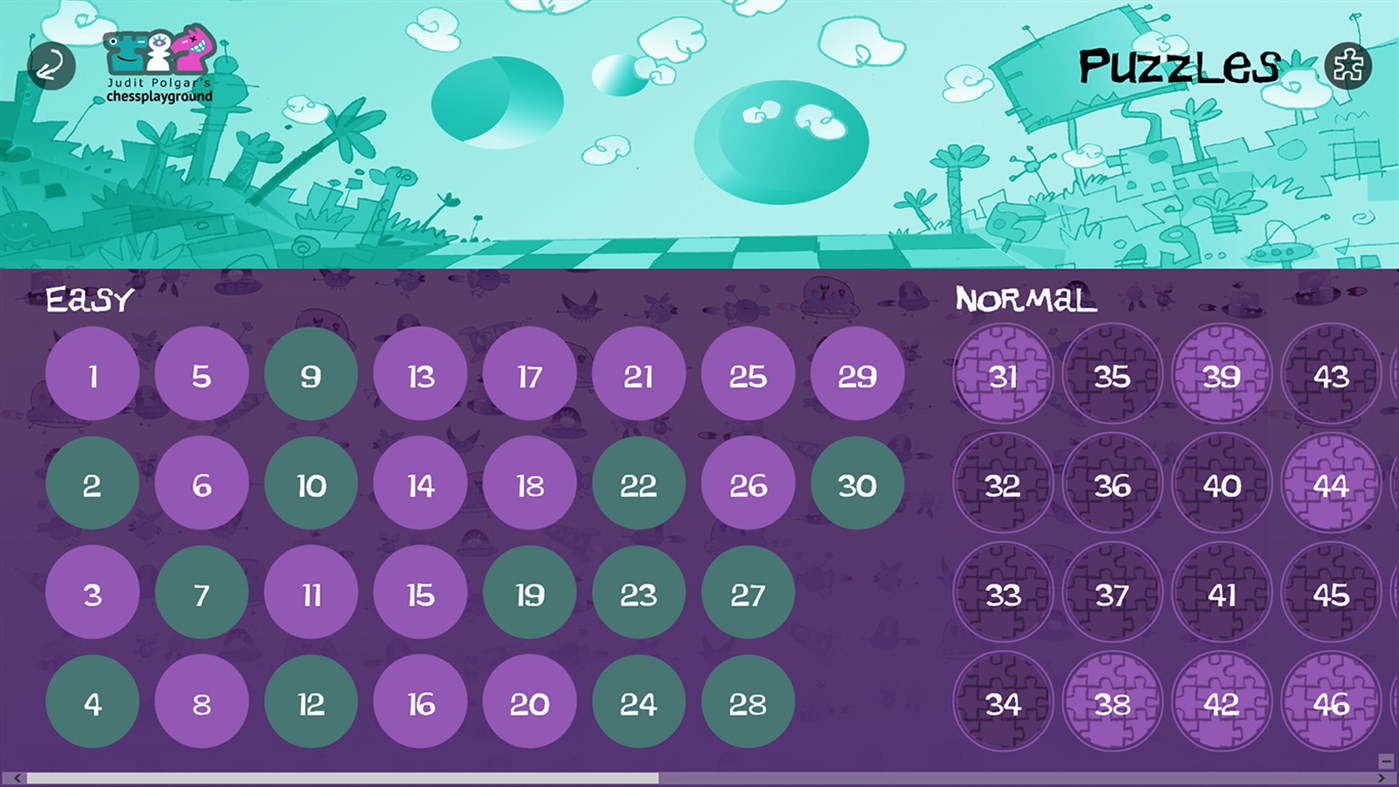Select puzzle 15
Viewport: 1399px width, 787px height.
click(420, 593)
